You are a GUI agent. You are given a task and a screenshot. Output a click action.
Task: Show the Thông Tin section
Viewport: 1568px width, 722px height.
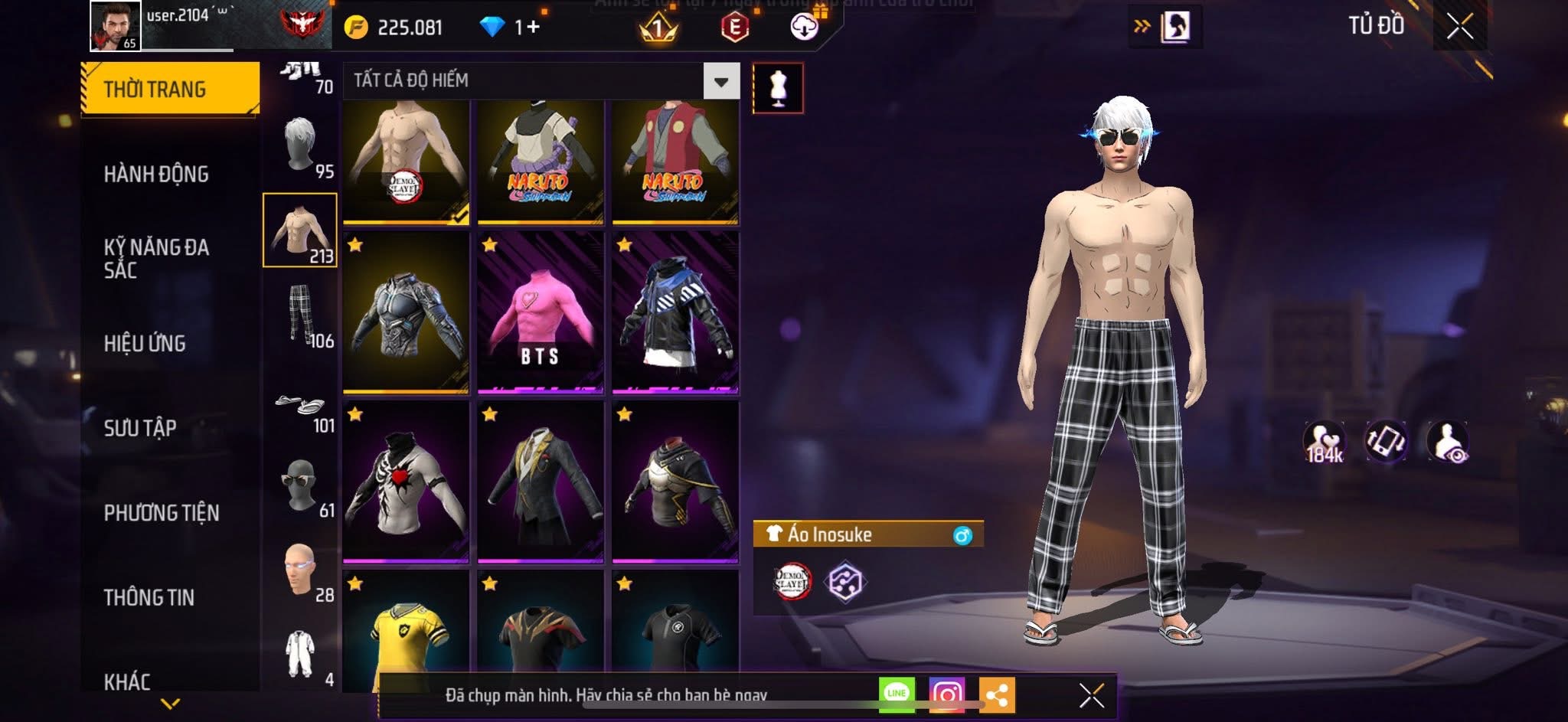149,597
